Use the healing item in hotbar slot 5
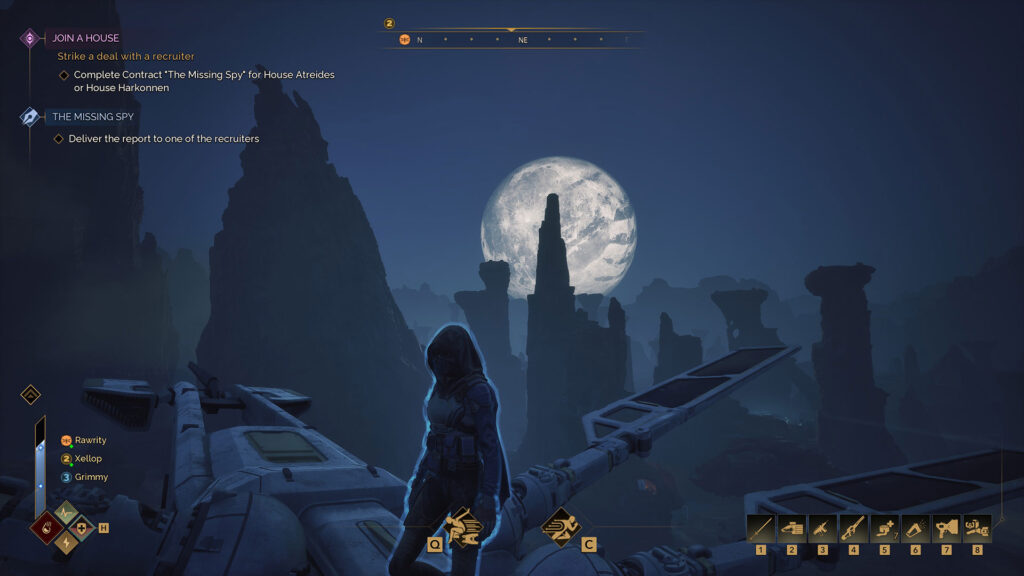The height and width of the screenshot is (576, 1024). click(x=885, y=527)
